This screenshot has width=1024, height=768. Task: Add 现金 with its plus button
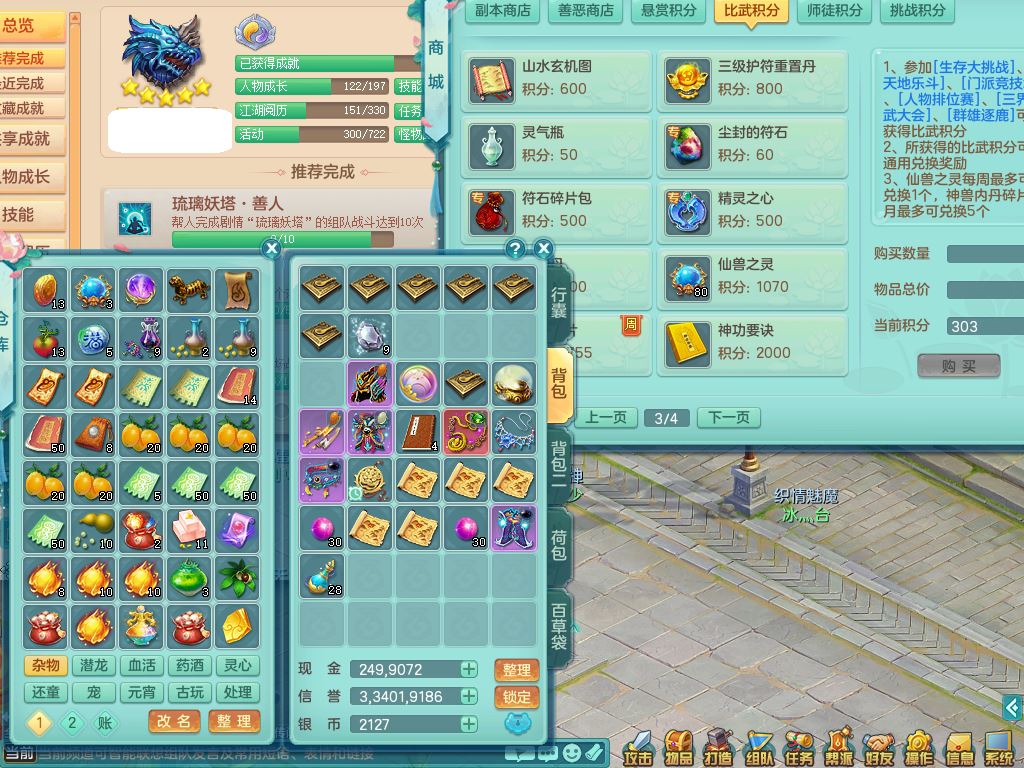pyautogui.click(x=468, y=670)
